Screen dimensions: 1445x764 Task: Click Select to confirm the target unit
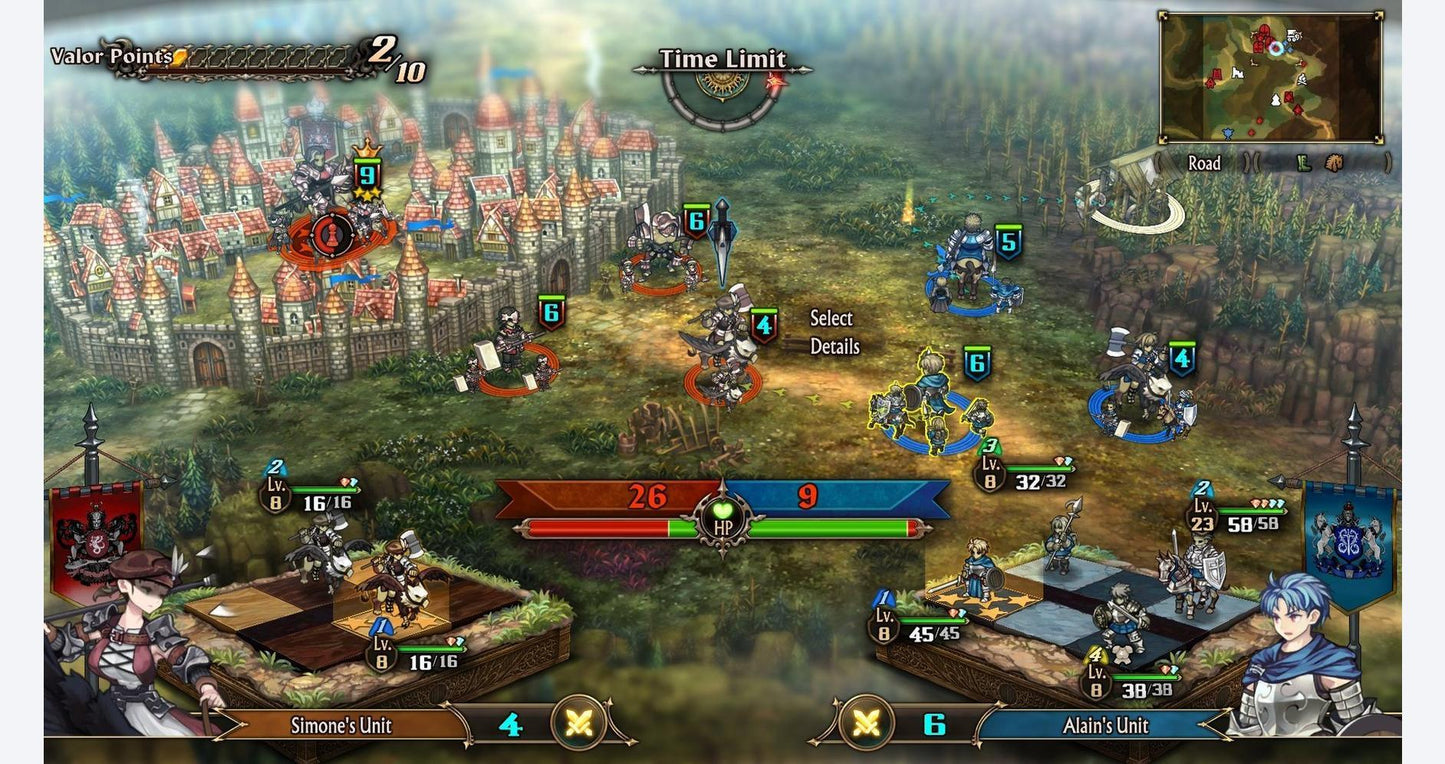(x=831, y=318)
